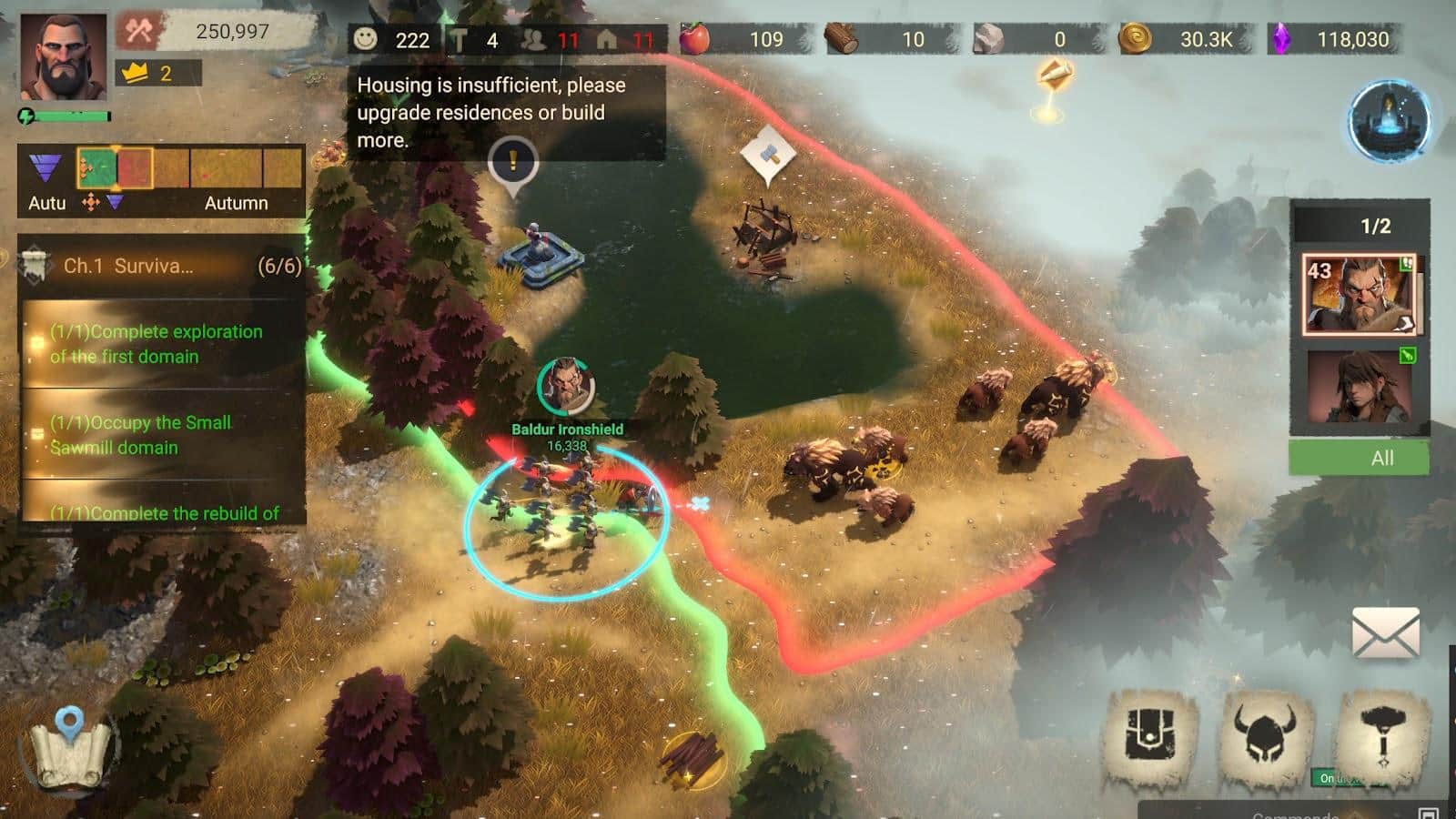This screenshot has height=819, width=1456.
Task: Click the crown rank level badge
Action: point(157,73)
